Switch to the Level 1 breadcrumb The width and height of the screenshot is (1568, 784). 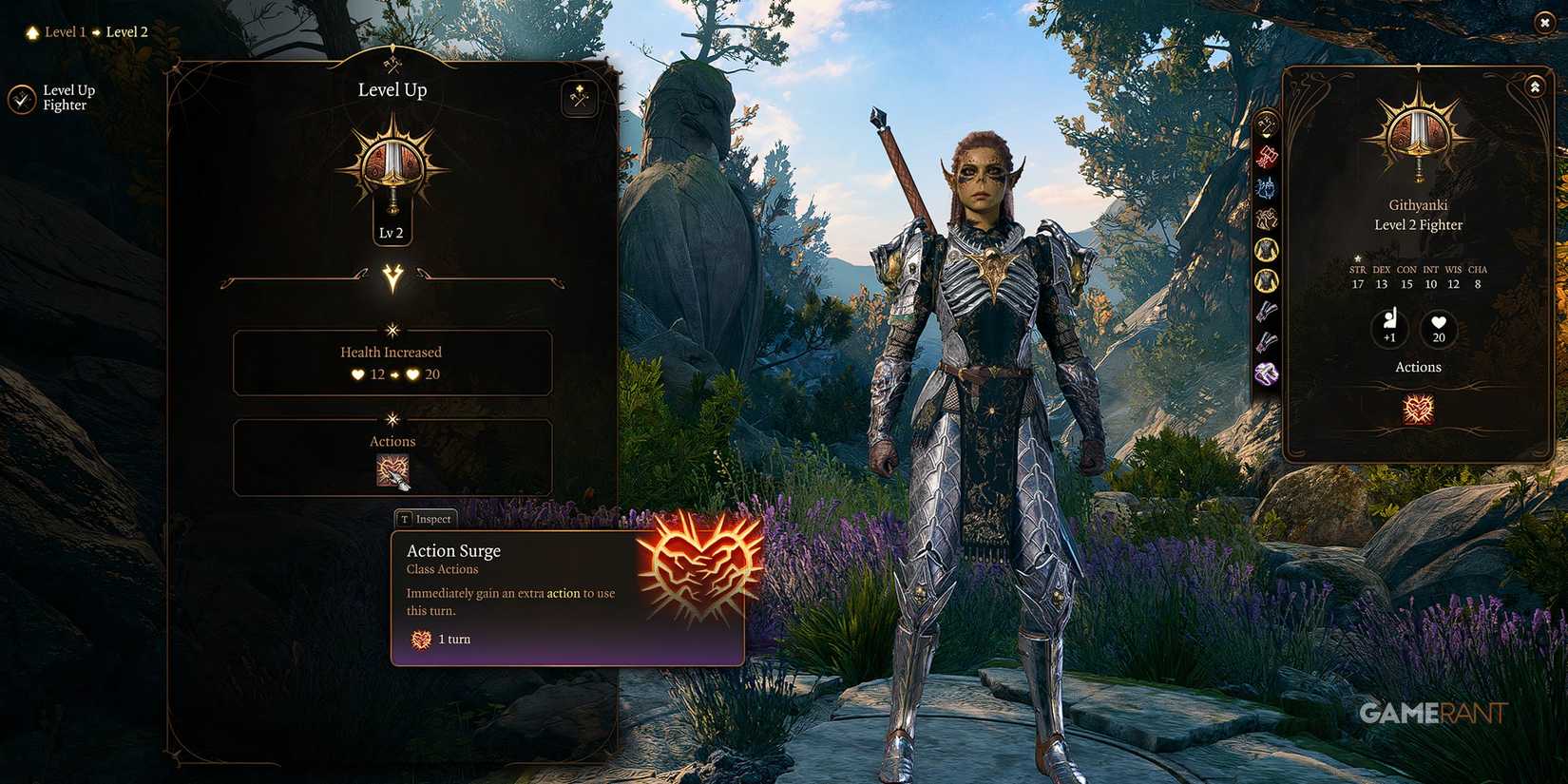(x=65, y=31)
